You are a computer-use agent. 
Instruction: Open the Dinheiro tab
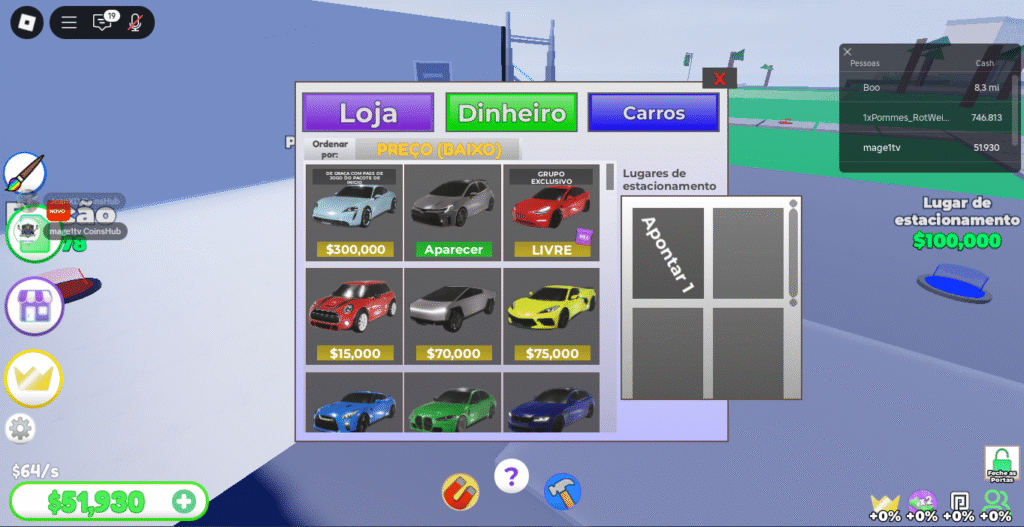(512, 113)
